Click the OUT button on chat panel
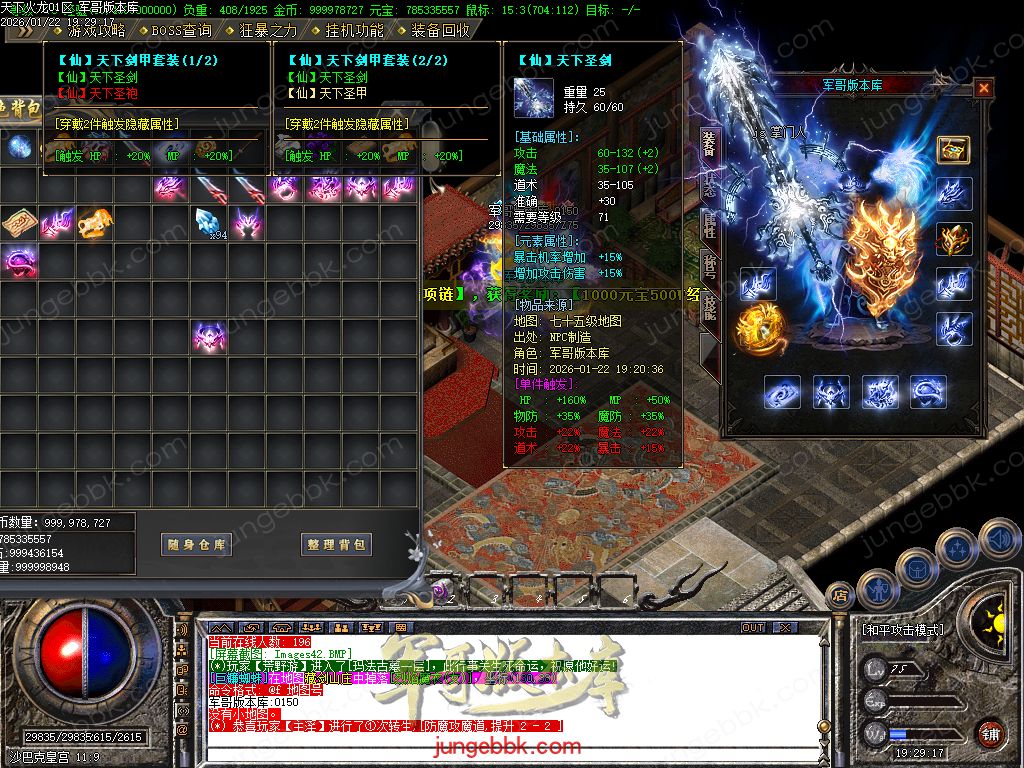The width and height of the screenshot is (1024, 768). pyautogui.click(x=752, y=628)
